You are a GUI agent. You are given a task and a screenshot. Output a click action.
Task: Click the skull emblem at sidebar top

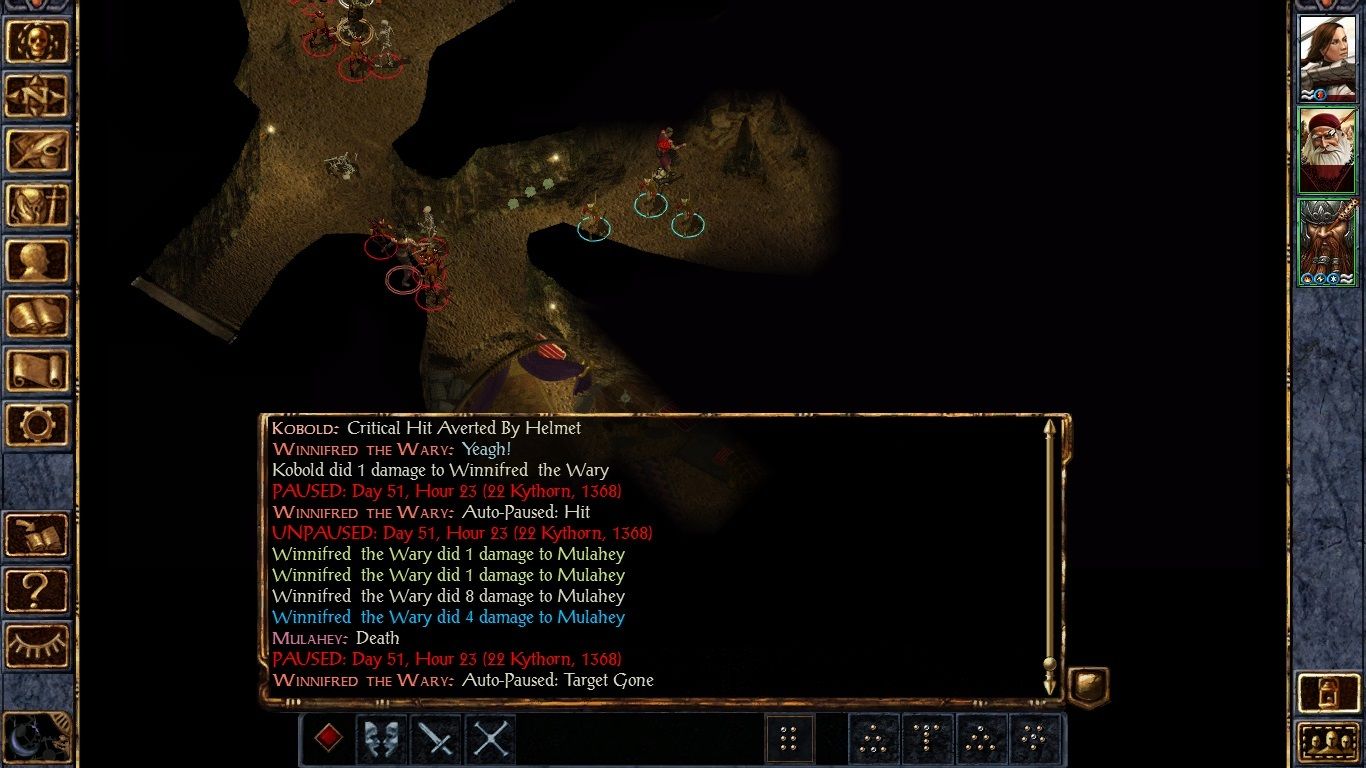tap(38, 42)
